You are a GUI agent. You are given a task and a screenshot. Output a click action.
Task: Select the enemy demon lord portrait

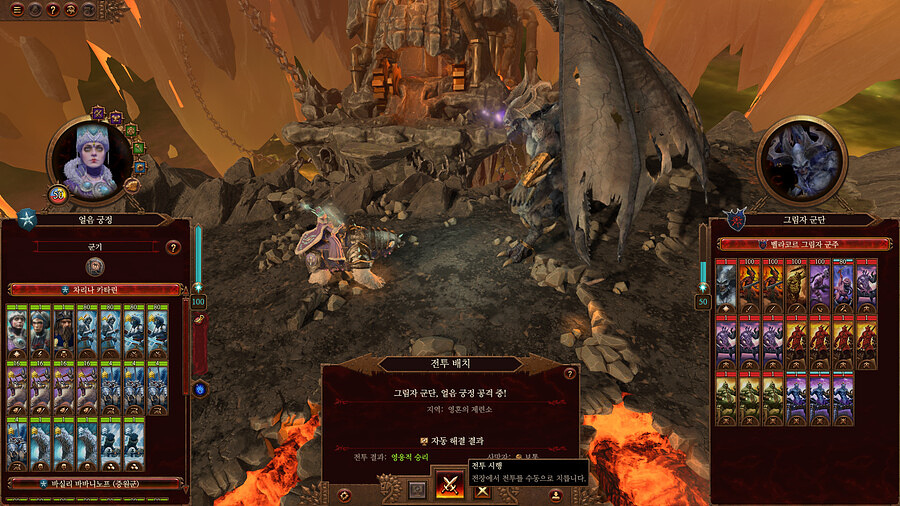tap(802, 162)
